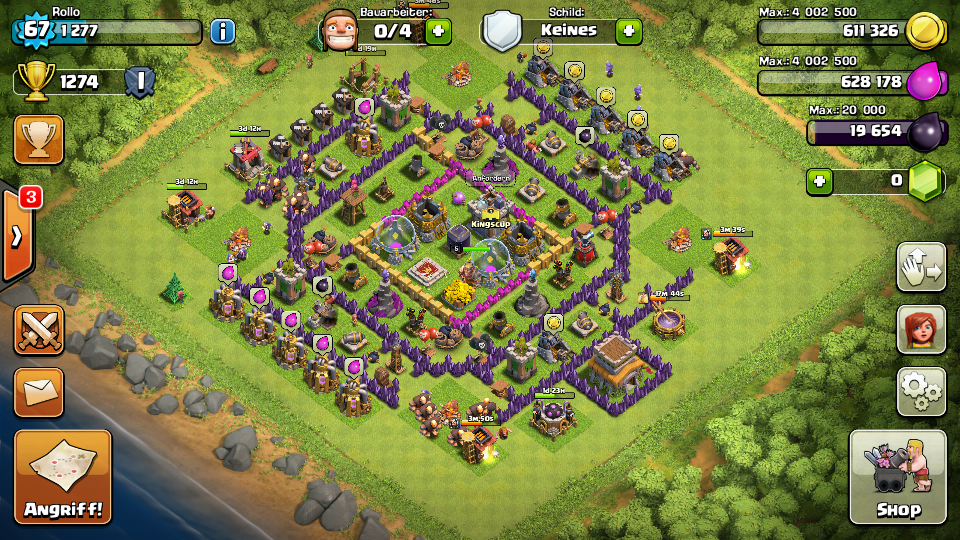
Task: Open the Shop menu
Action: click(897, 478)
